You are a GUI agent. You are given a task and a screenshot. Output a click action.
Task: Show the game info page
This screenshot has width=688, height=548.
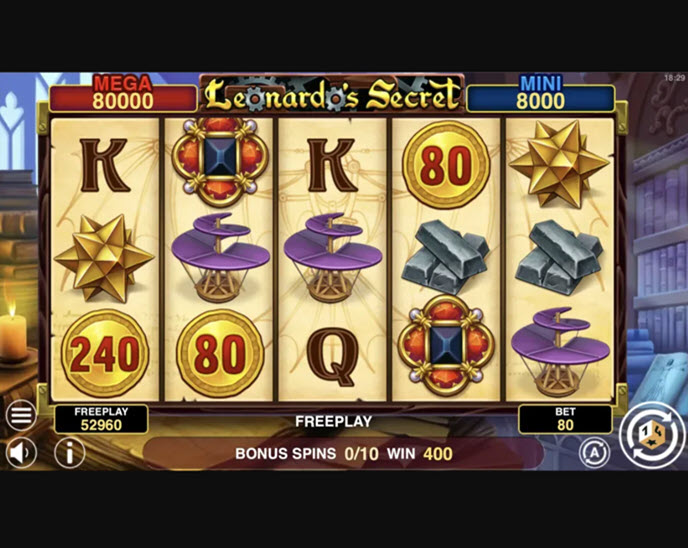coord(69,453)
